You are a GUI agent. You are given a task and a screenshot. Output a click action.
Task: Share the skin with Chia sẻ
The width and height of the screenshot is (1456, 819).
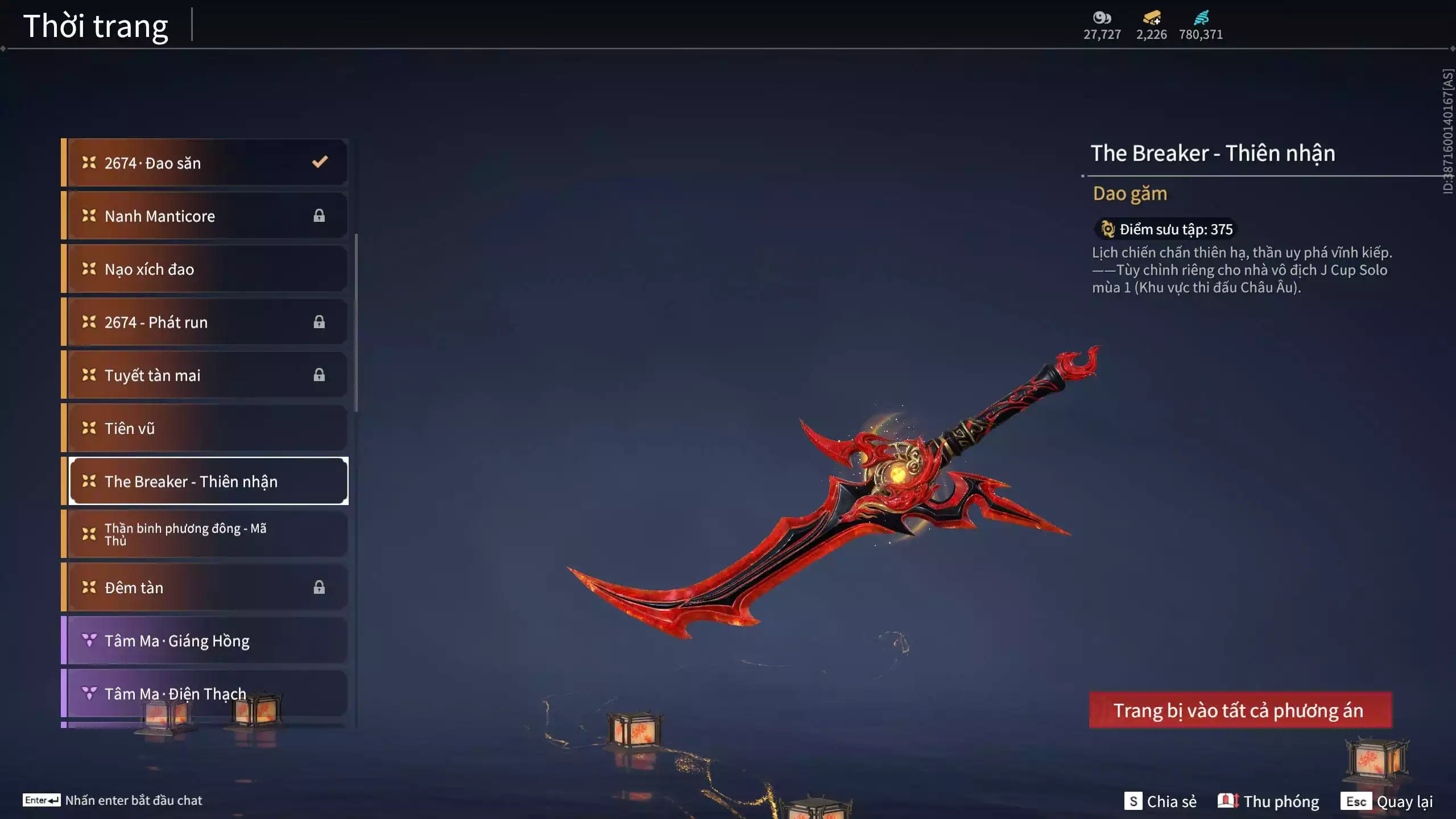point(1160,801)
